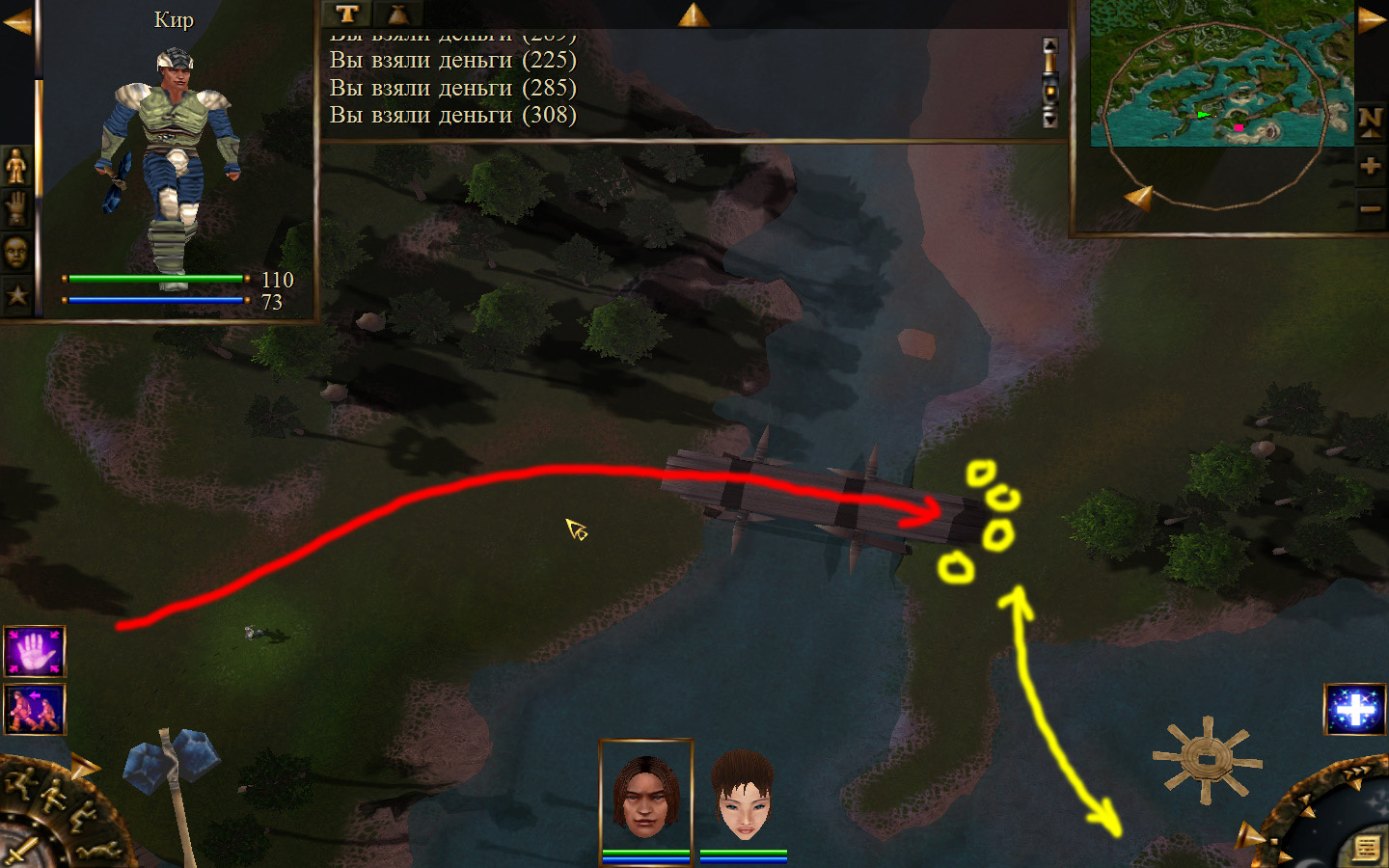Zoom in the minimap with plus button
Image resolution: width=1389 pixels, height=868 pixels.
pyautogui.click(x=1370, y=166)
